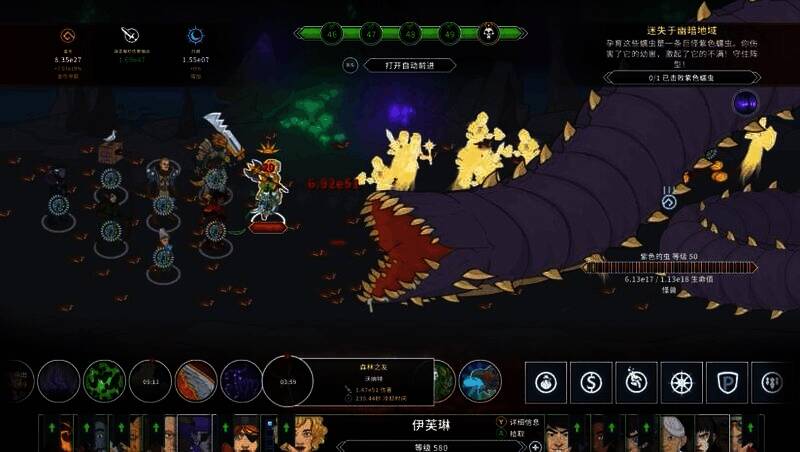Open the sliders settings button
This screenshot has width=800, height=452.
772,382
